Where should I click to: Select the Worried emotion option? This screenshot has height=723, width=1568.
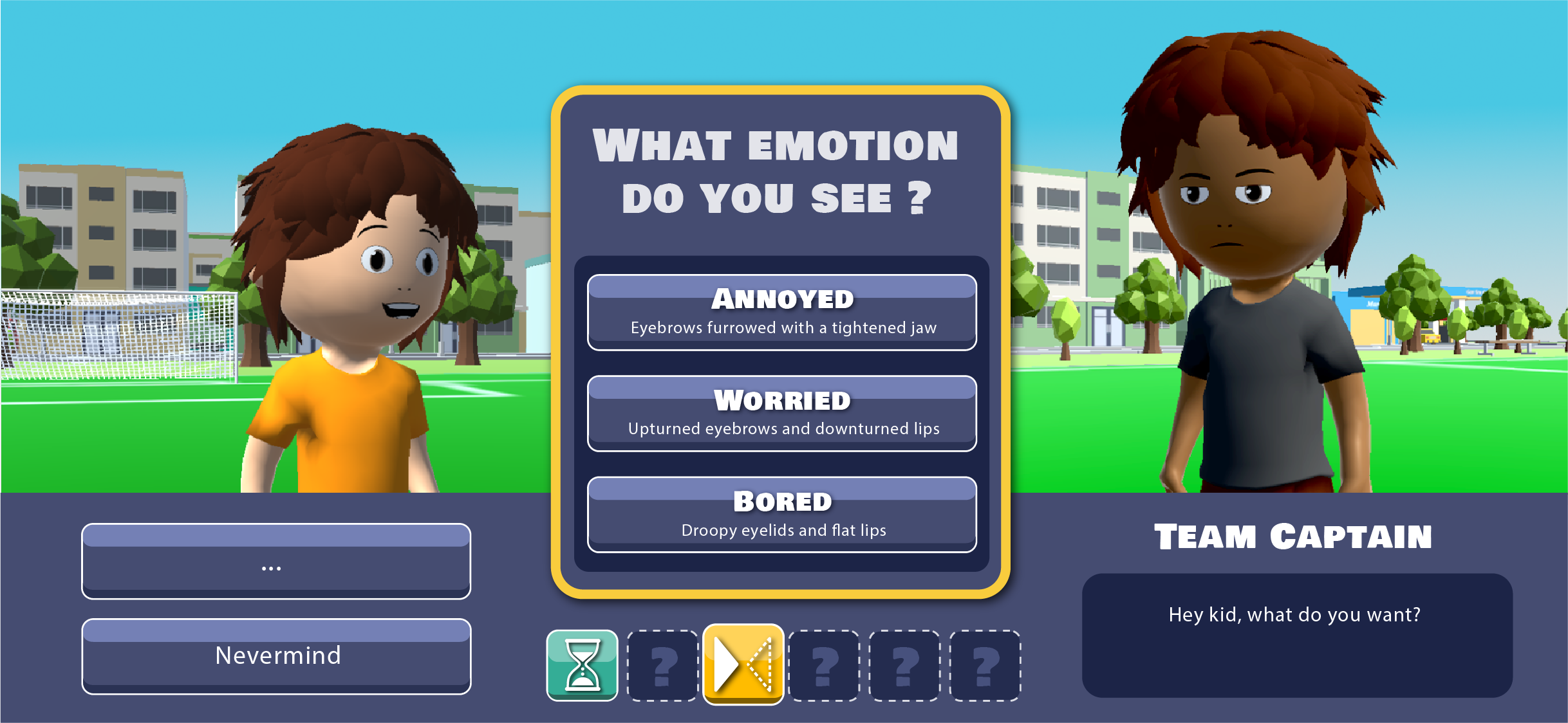(781, 414)
